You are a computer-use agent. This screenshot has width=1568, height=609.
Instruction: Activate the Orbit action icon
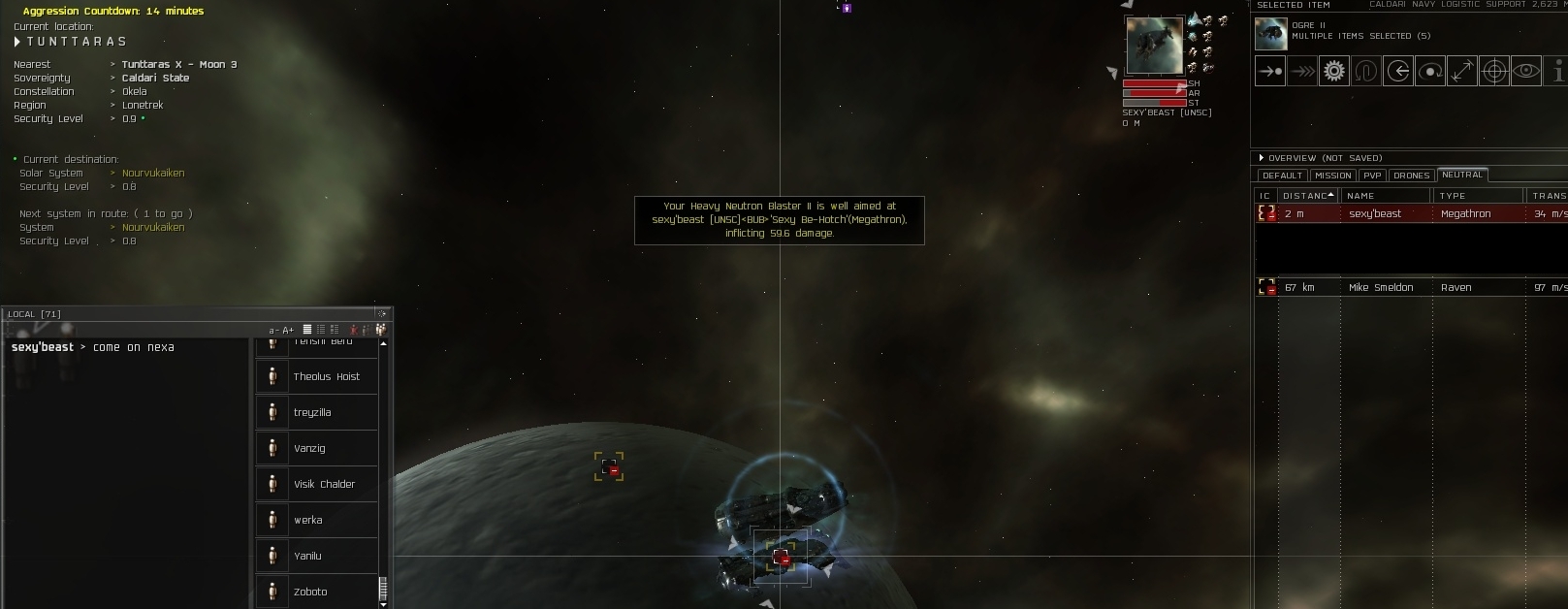[x=1429, y=71]
